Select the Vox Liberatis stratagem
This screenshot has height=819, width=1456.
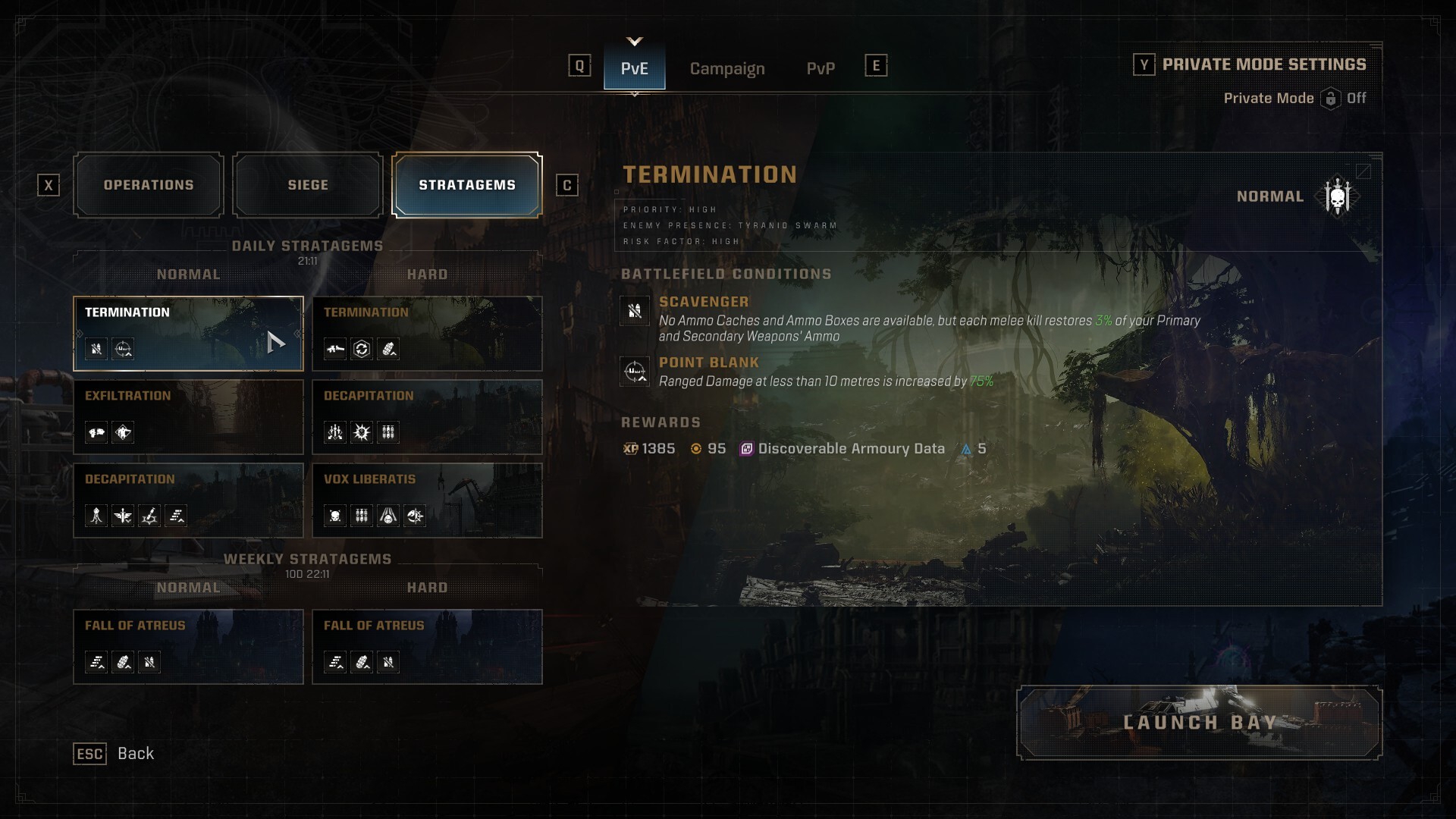point(427,500)
